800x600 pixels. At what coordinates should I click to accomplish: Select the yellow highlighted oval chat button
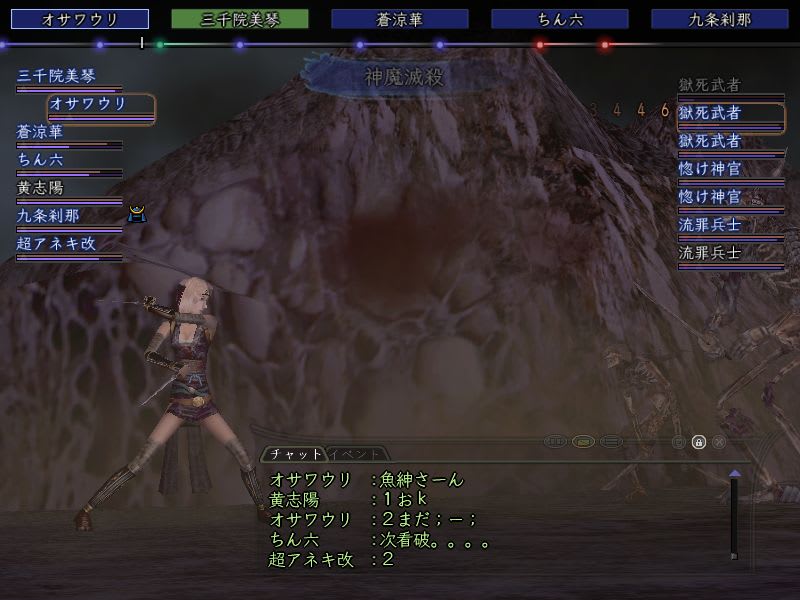coord(583,441)
